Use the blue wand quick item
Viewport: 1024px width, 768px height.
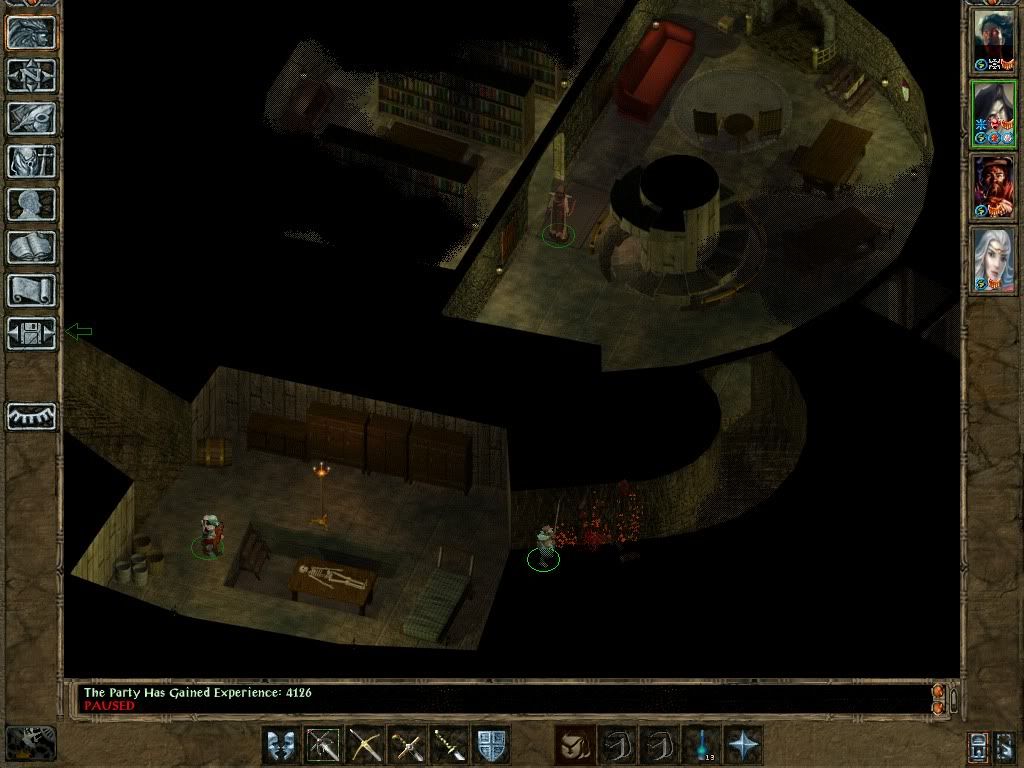(701, 745)
